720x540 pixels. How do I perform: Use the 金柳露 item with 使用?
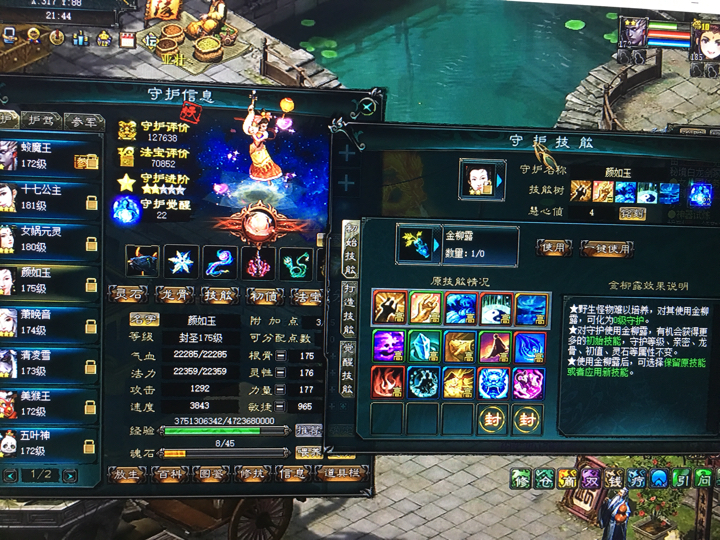click(x=555, y=246)
